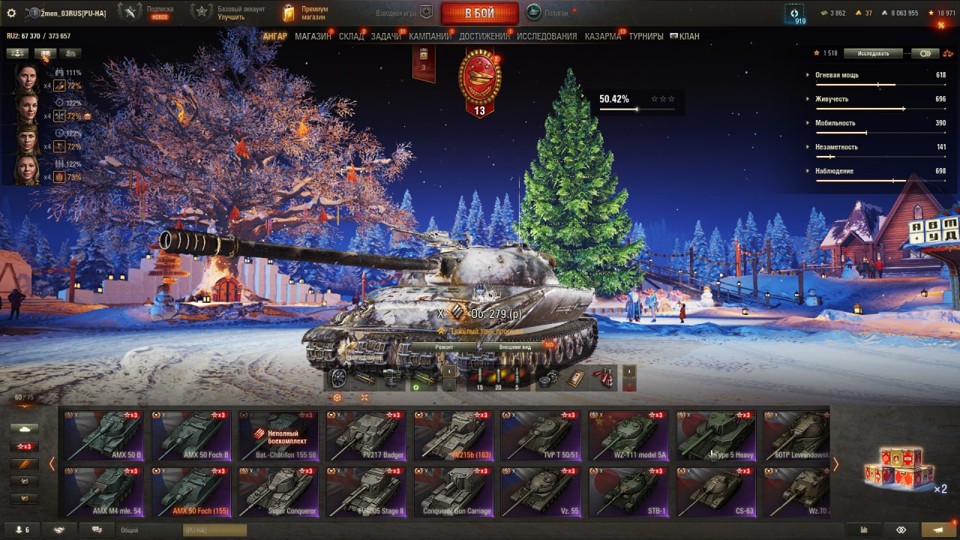Switch to the СКЛАД tab
Screen dimensions: 960x540
(352, 36)
